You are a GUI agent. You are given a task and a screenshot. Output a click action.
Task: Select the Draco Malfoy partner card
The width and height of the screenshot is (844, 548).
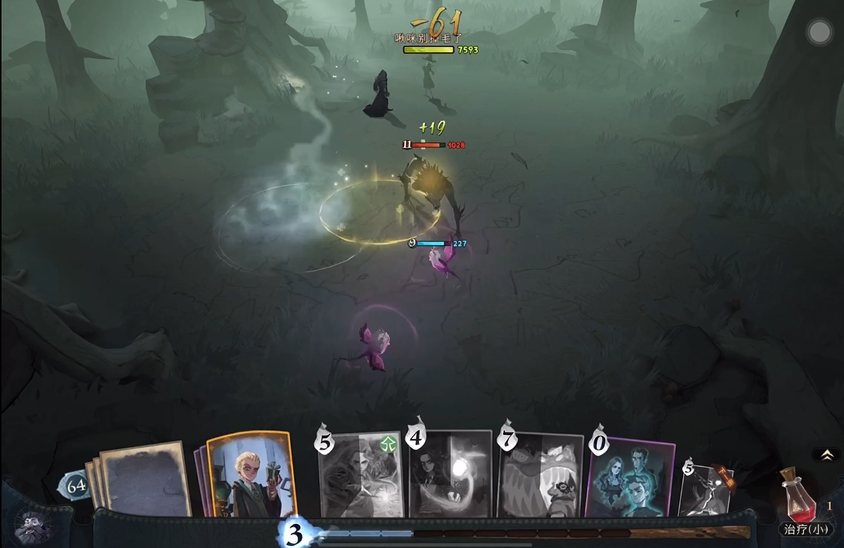250,474
